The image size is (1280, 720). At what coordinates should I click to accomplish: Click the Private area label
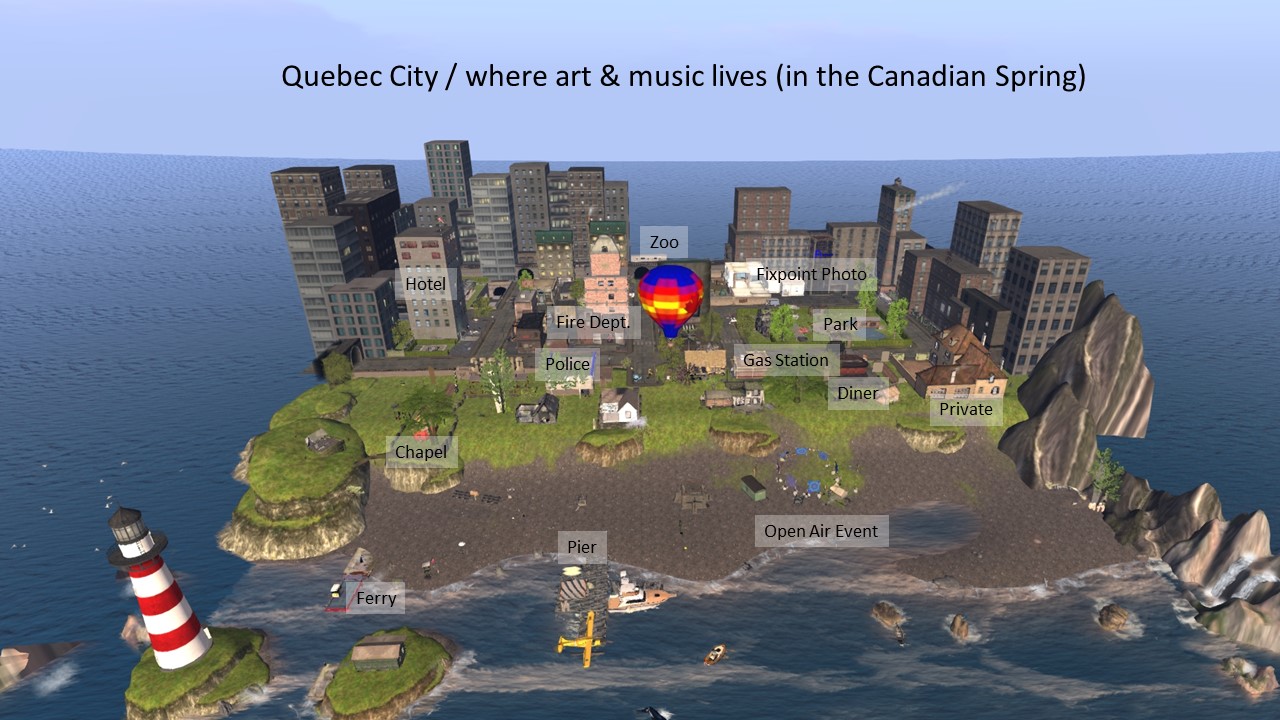tap(965, 409)
